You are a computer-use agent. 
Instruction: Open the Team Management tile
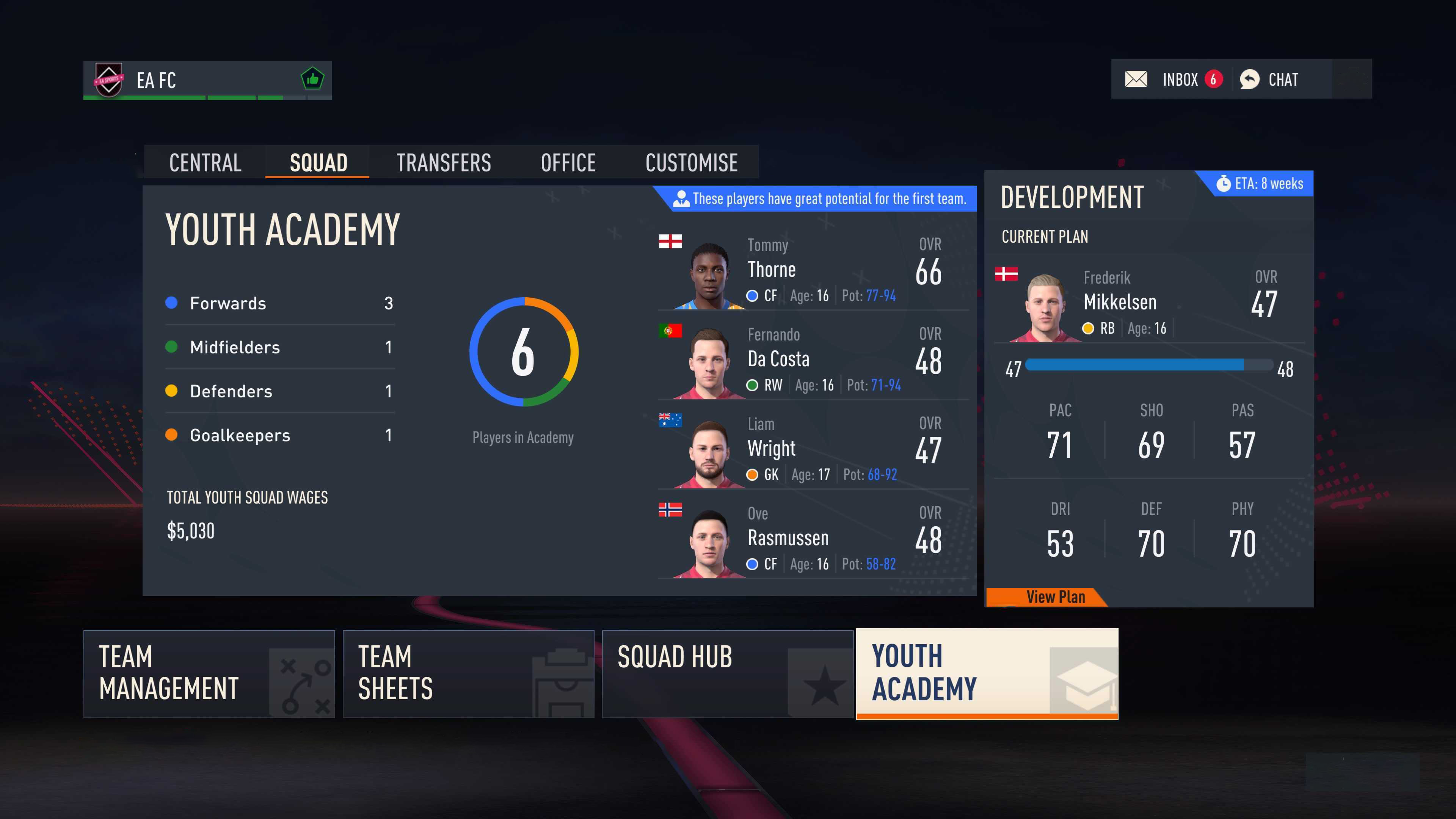[209, 674]
